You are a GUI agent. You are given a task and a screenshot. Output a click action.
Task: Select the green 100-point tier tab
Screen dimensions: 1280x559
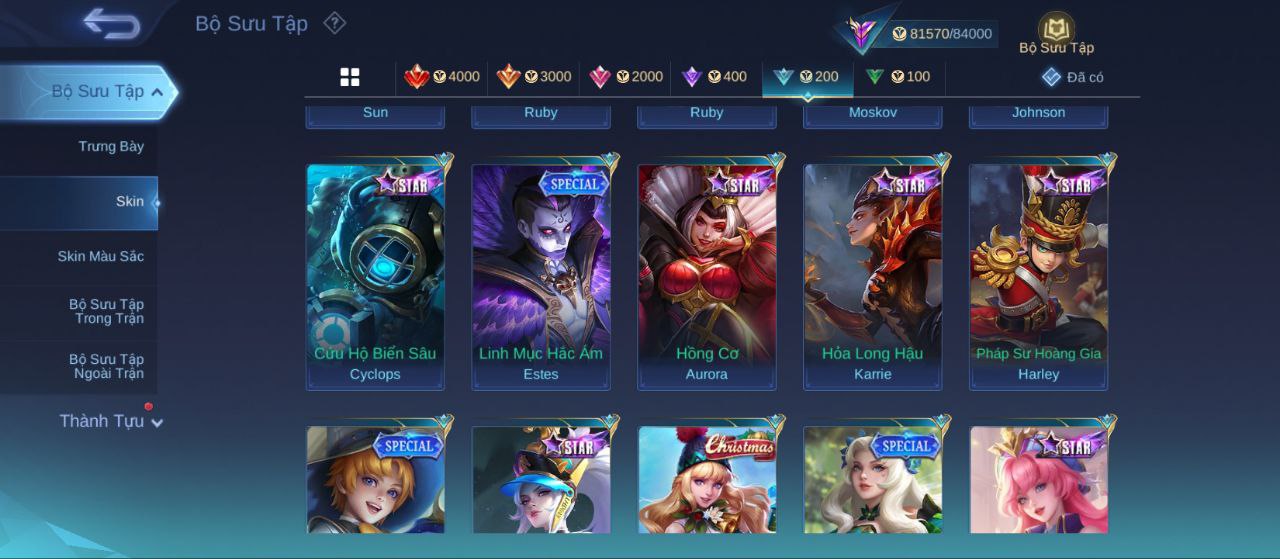(898, 77)
